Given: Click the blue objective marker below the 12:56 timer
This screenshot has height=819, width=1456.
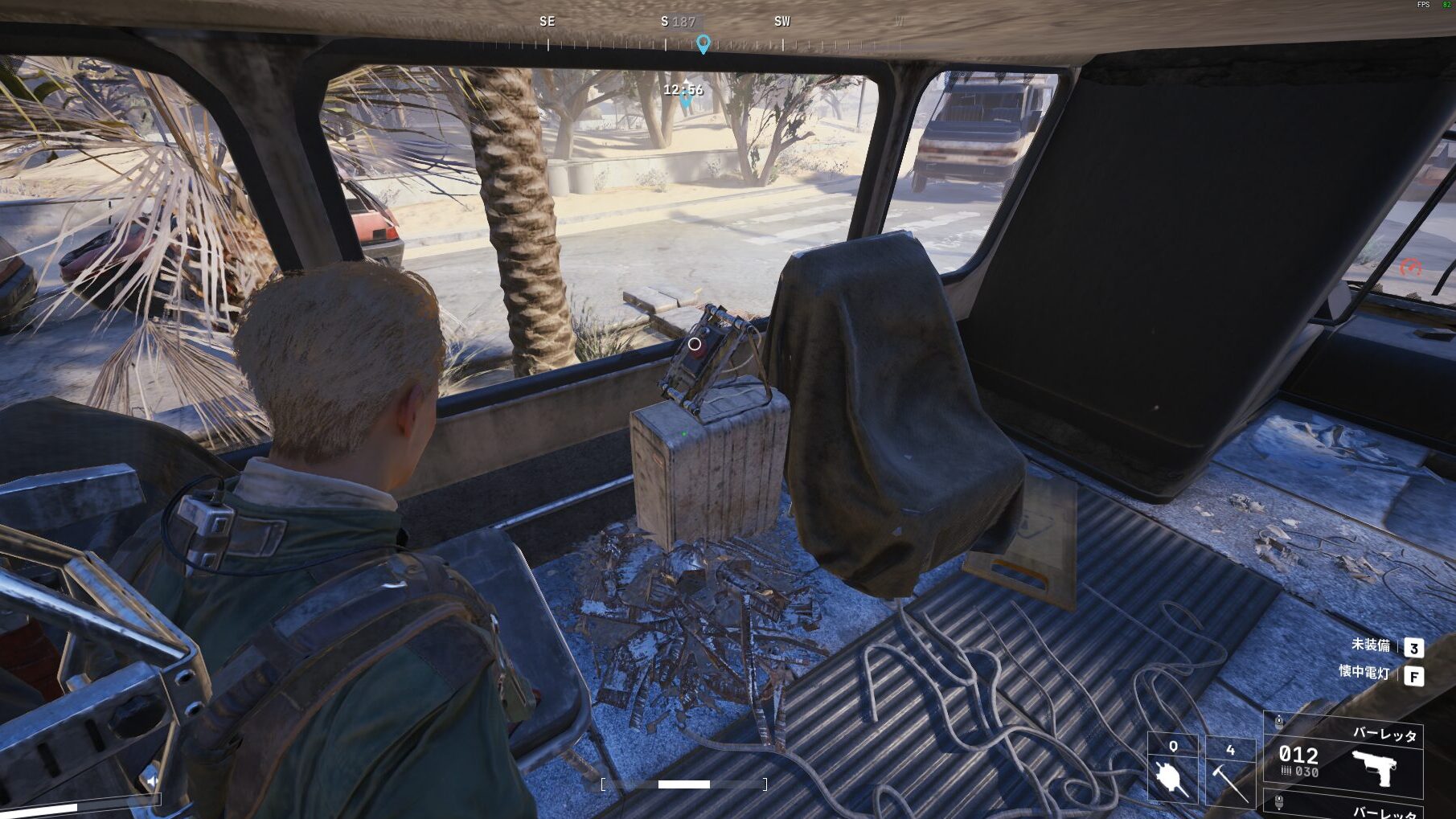Looking at the screenshot, I should (x=685, y=102).
